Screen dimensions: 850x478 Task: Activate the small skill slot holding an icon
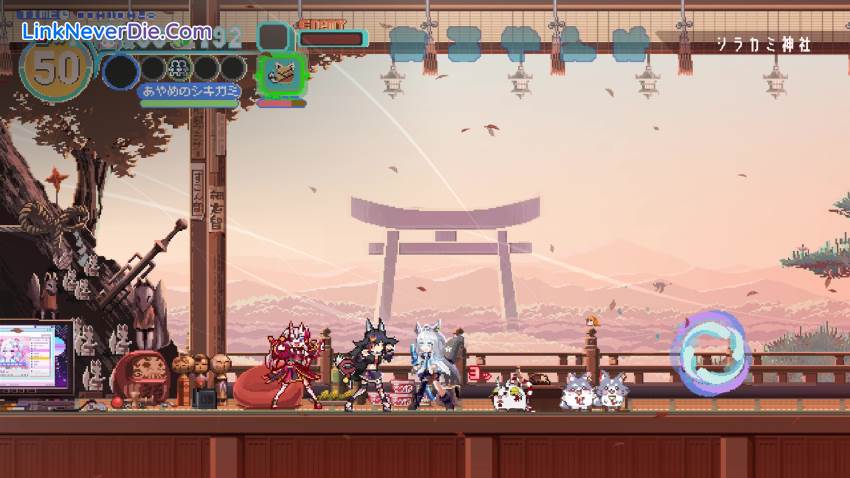[181, 68]
